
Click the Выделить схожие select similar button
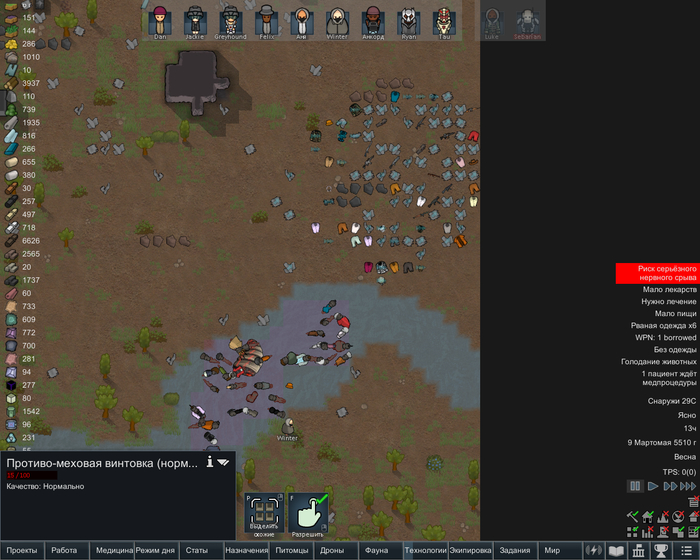(x=263, y=513)
